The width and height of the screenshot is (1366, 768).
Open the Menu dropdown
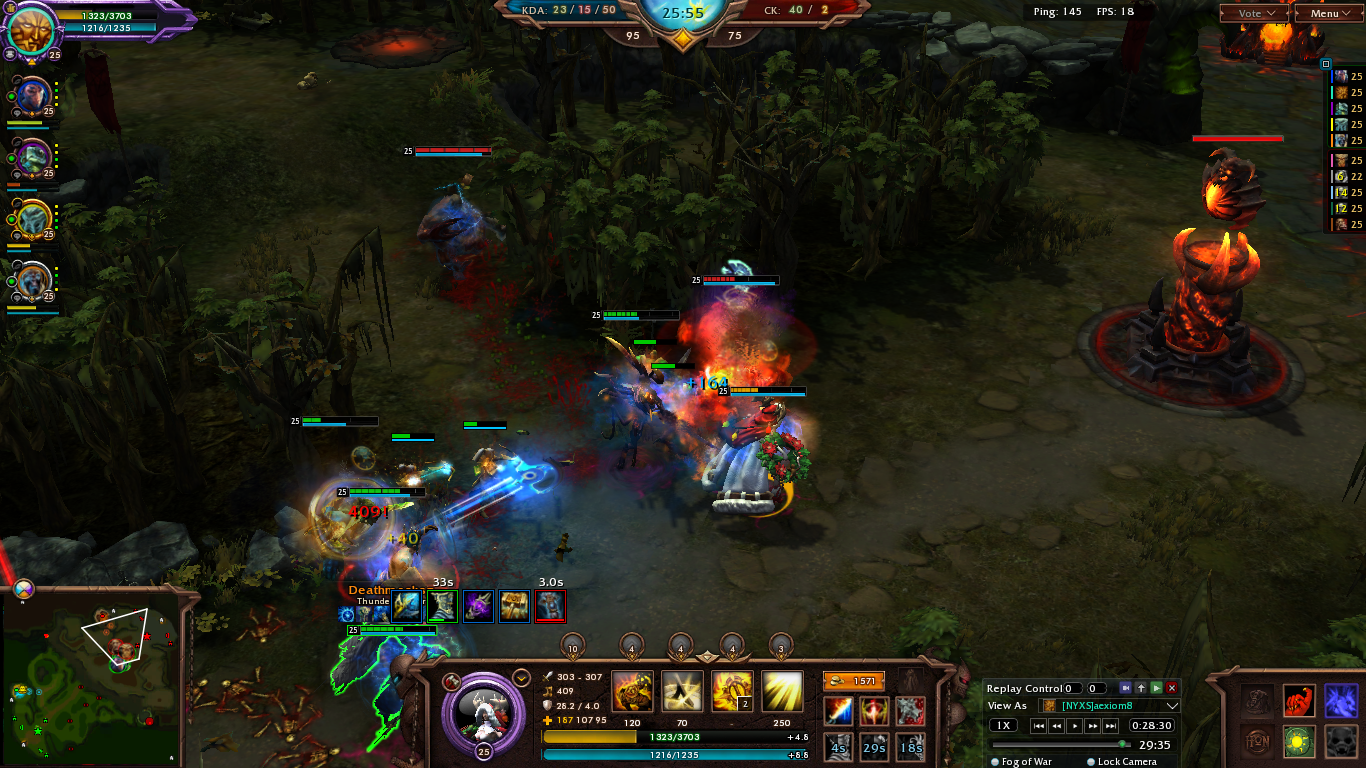click(x=1329, y=13)
